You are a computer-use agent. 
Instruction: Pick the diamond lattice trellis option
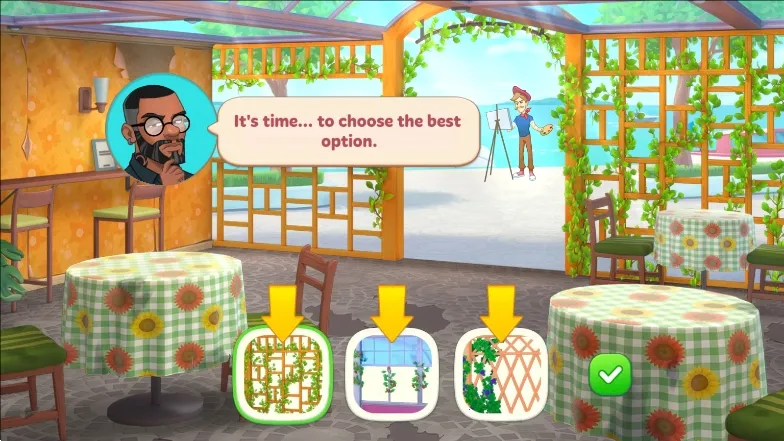[501, 373]
